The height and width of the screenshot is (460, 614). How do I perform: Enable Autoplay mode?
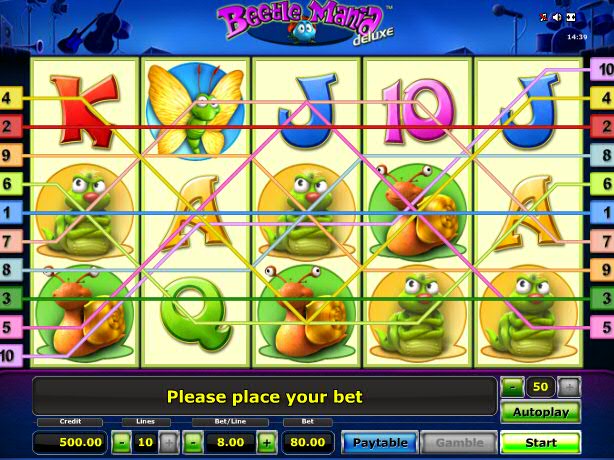click(540, 412)
